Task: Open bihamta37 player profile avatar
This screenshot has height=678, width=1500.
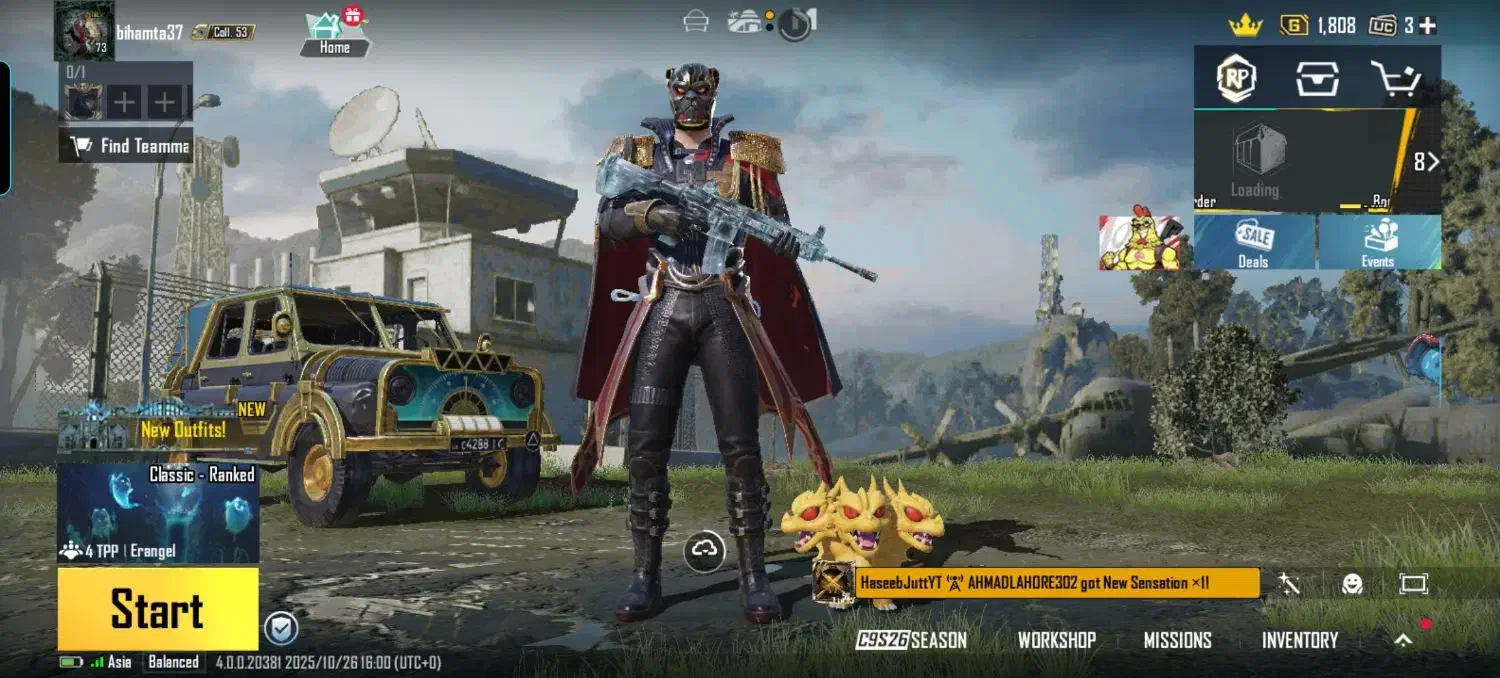Action: (x=84, y=31)
